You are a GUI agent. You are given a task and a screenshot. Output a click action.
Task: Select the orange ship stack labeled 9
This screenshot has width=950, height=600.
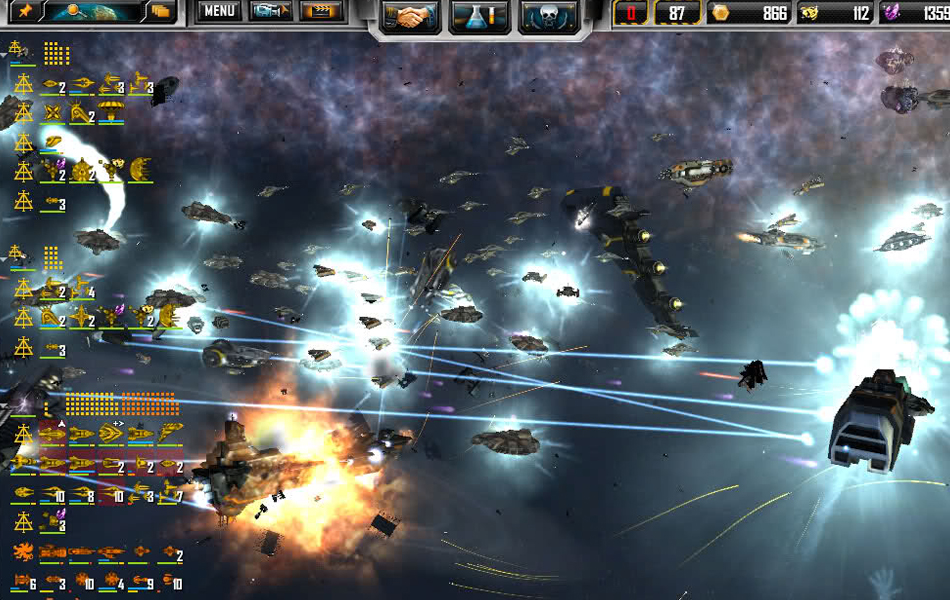(x=141, y=581)
